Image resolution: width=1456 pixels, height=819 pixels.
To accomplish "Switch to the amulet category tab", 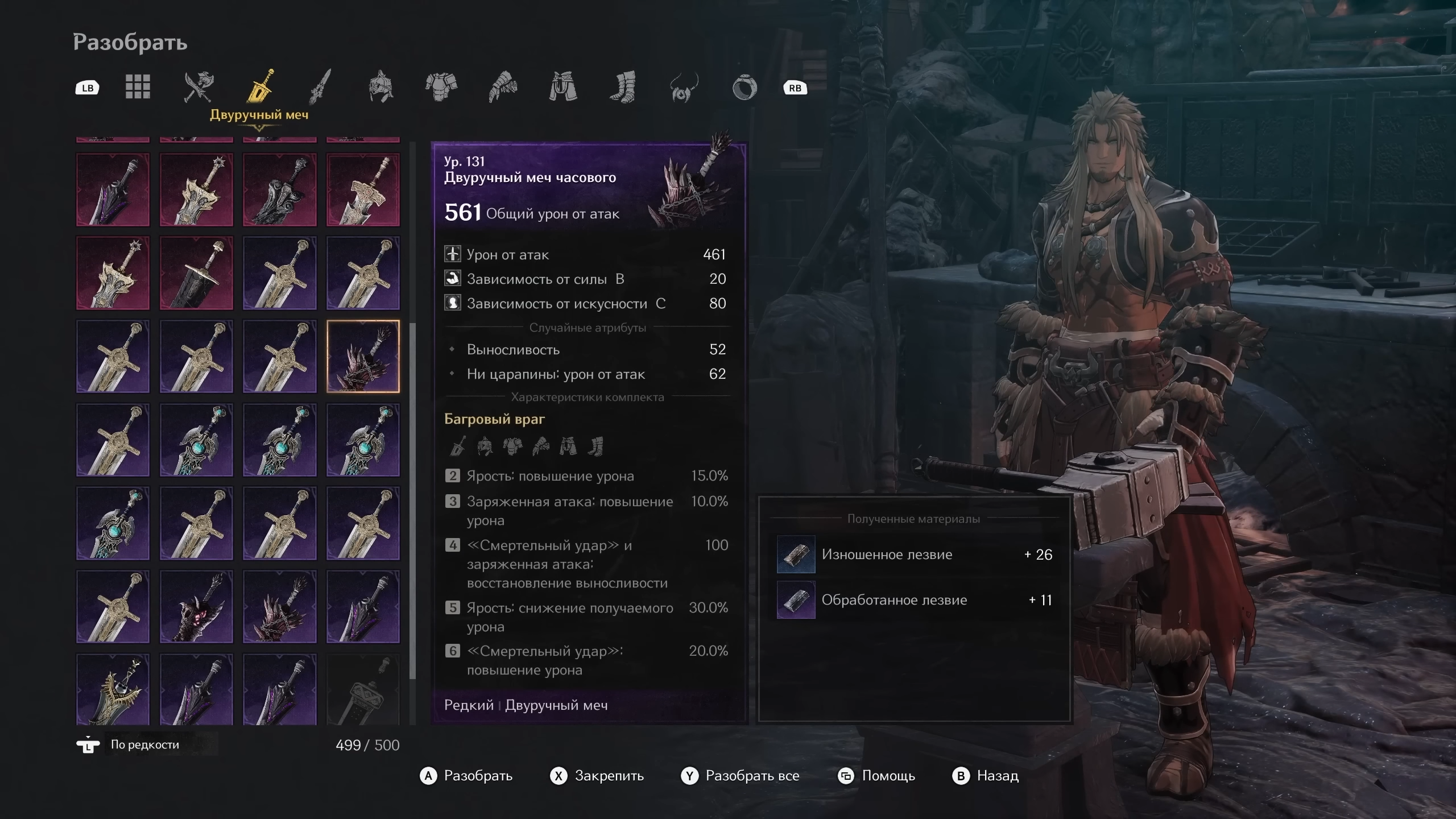I will [683, 88].
